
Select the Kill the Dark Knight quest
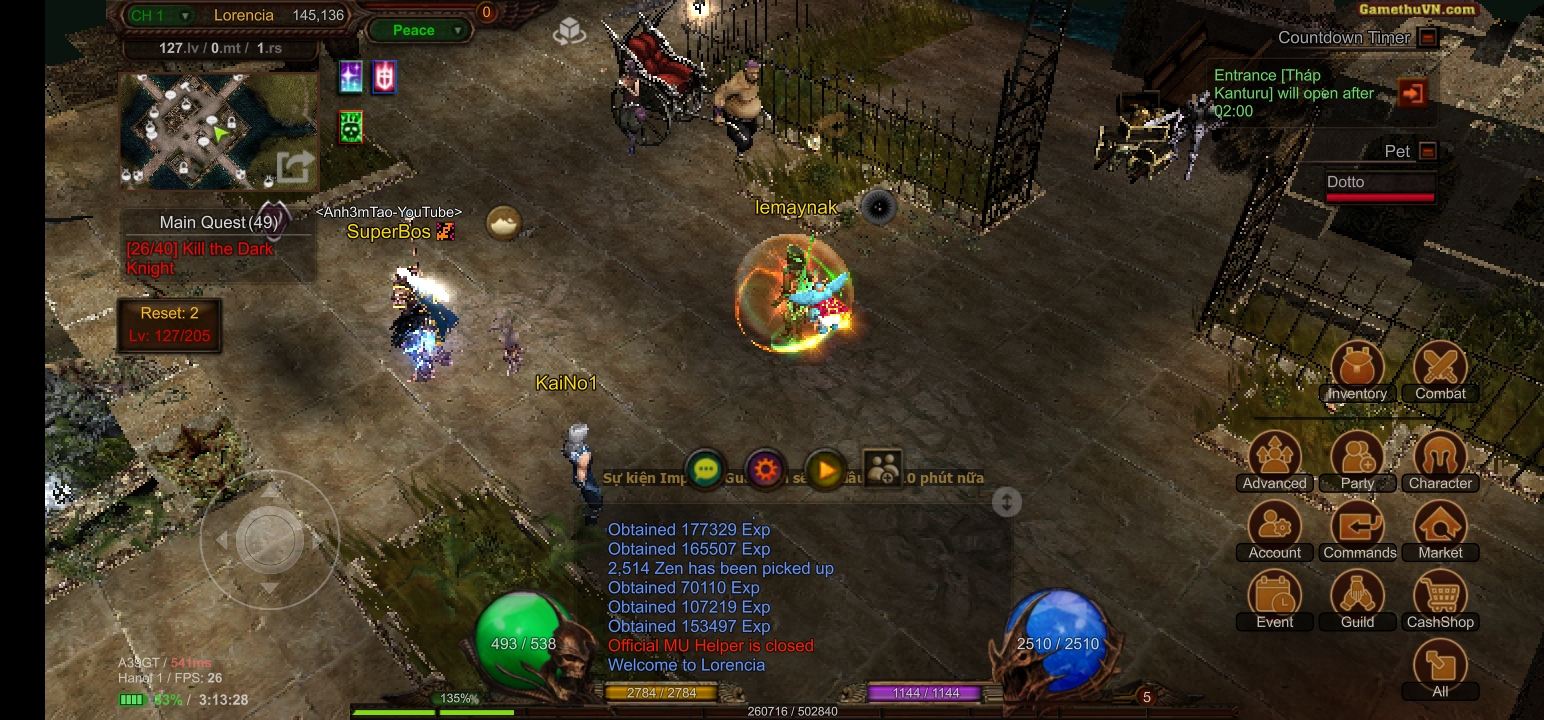coord(200,258)
